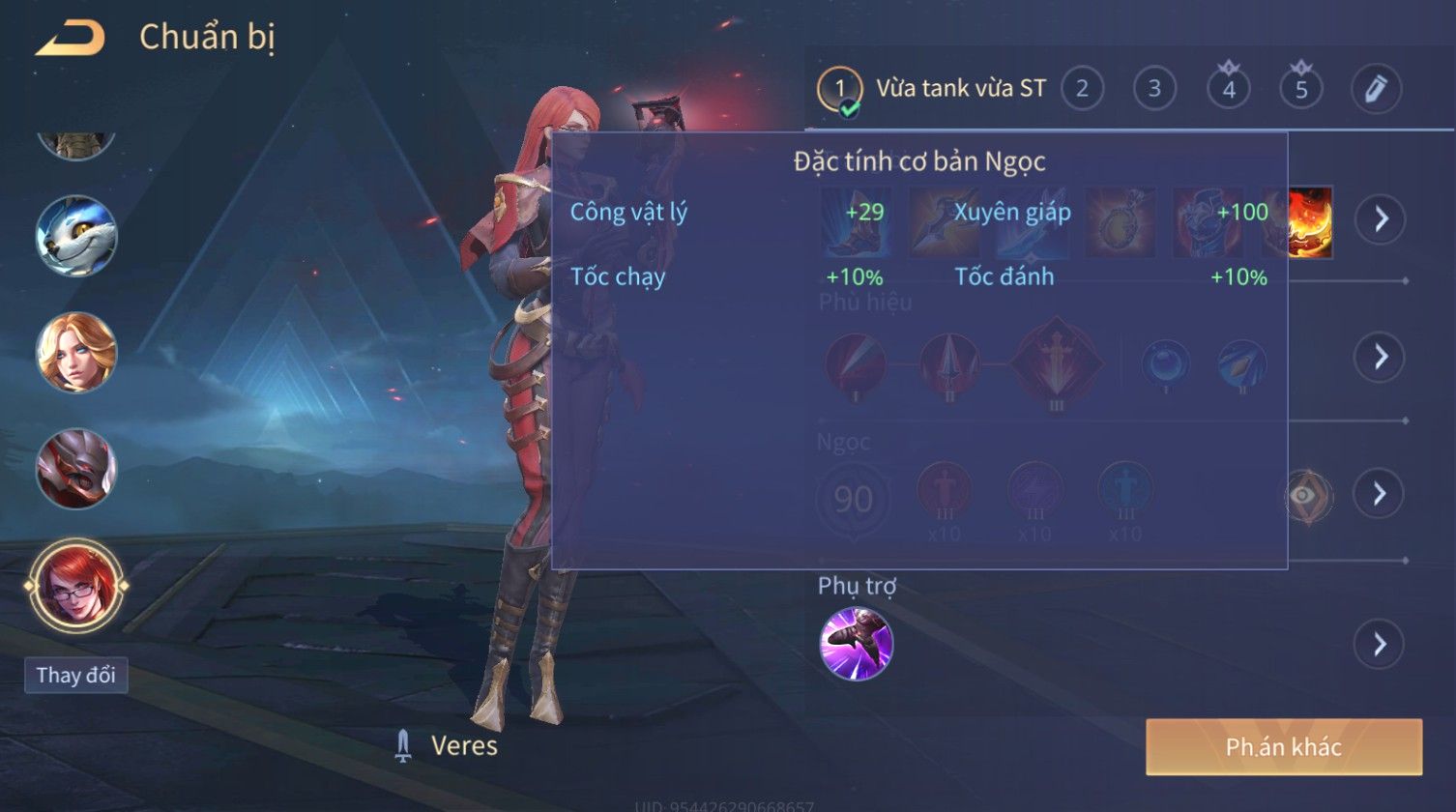Choose the blonde female hero portrait

(76, 352)
